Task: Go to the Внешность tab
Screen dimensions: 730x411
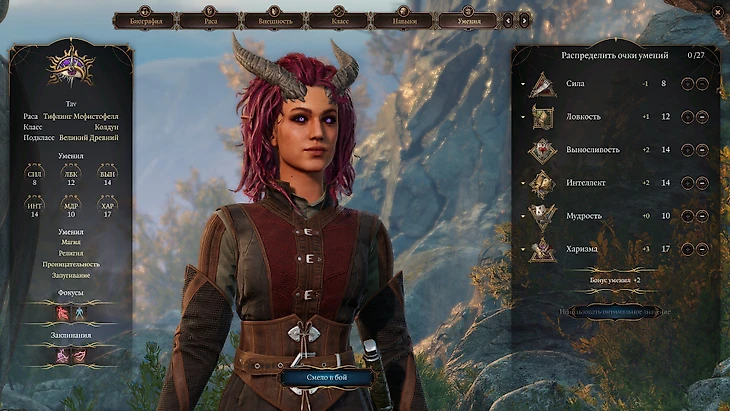Action: coord(274,19)
